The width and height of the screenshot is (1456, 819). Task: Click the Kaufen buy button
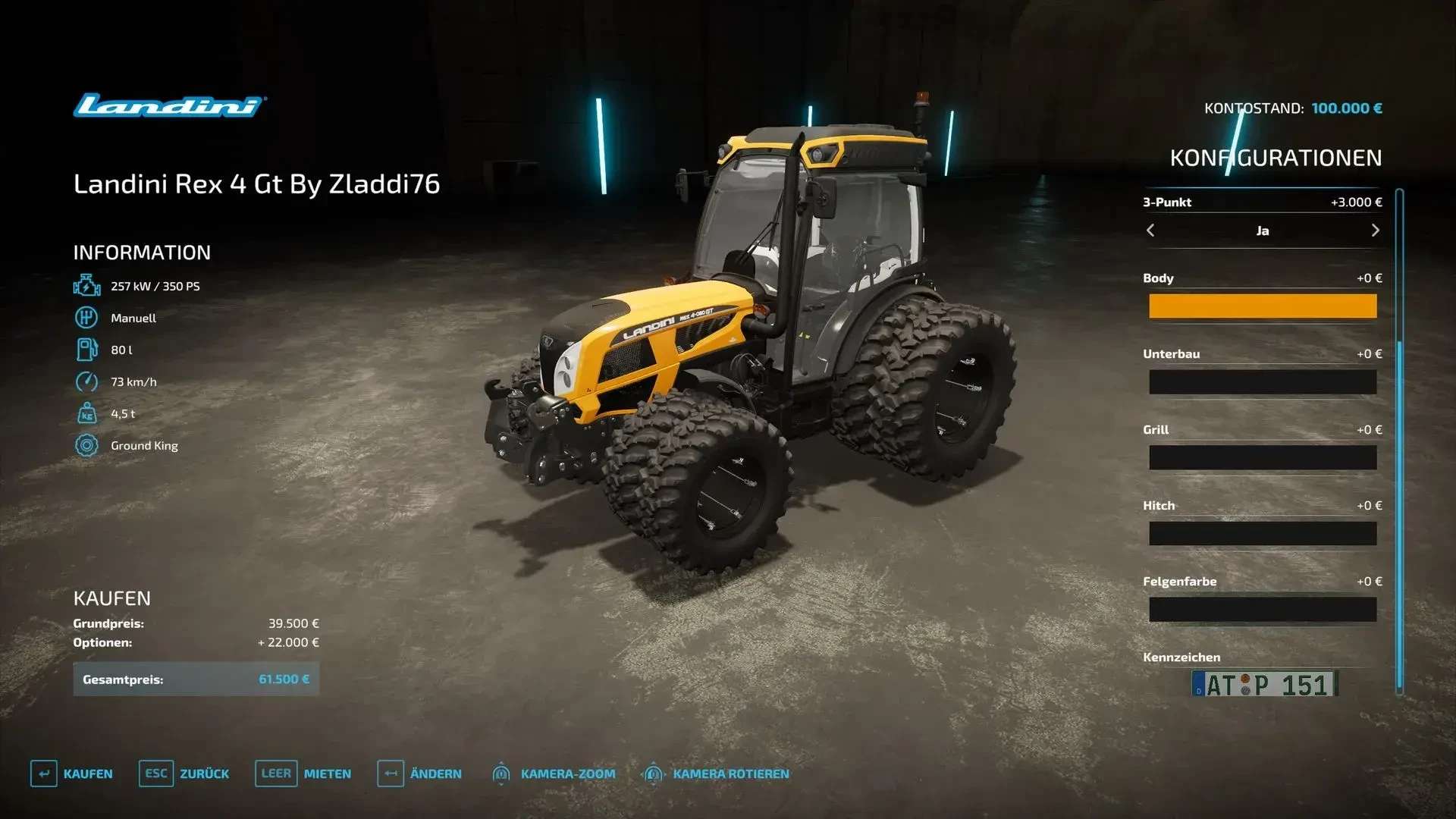(72, 773)
